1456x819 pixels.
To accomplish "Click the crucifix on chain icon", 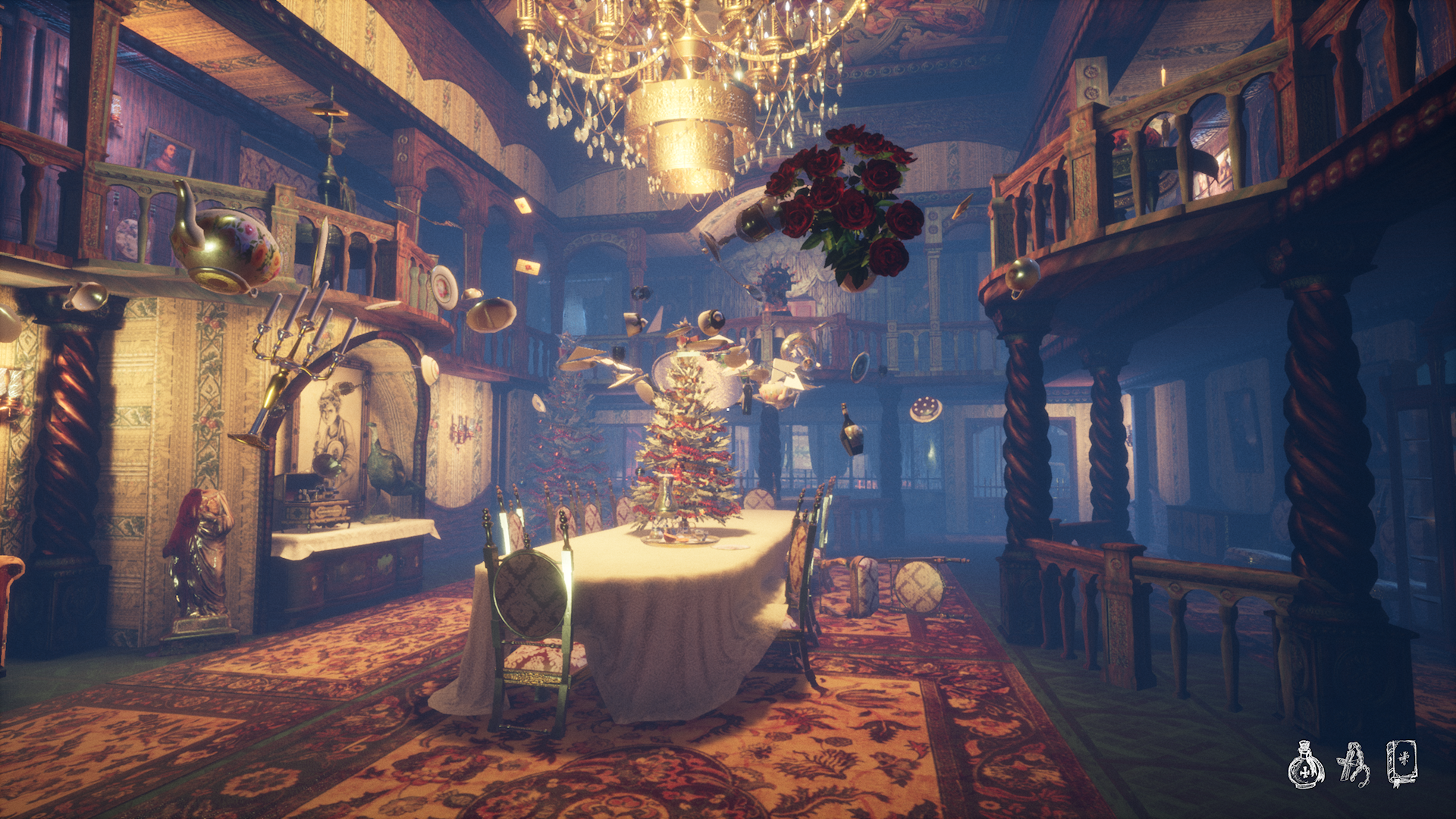I will tap(1354, 764).
